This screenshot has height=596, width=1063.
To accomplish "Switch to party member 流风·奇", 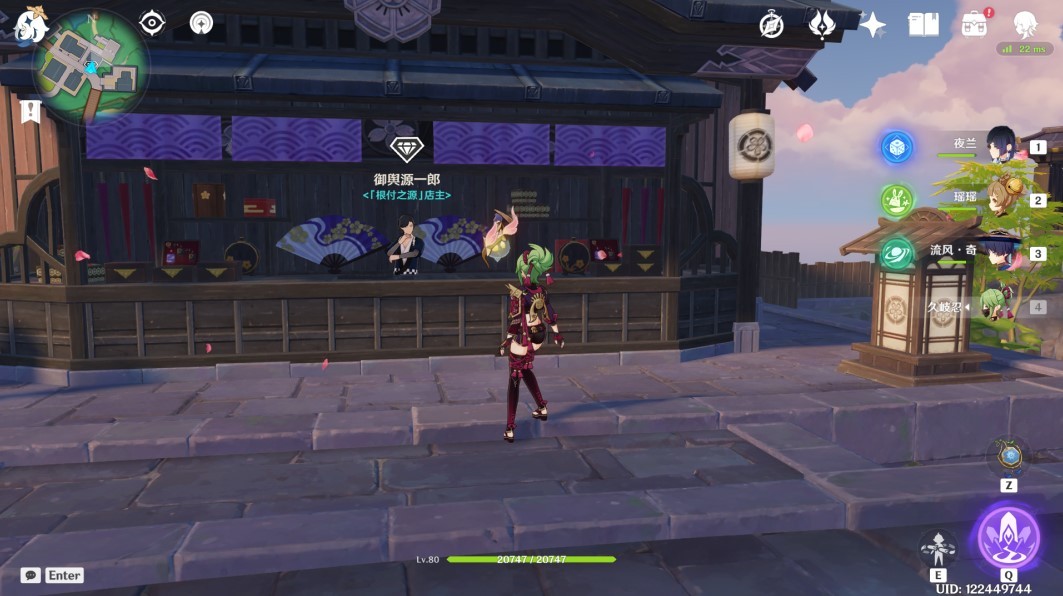I will (x=1000, y=252).
